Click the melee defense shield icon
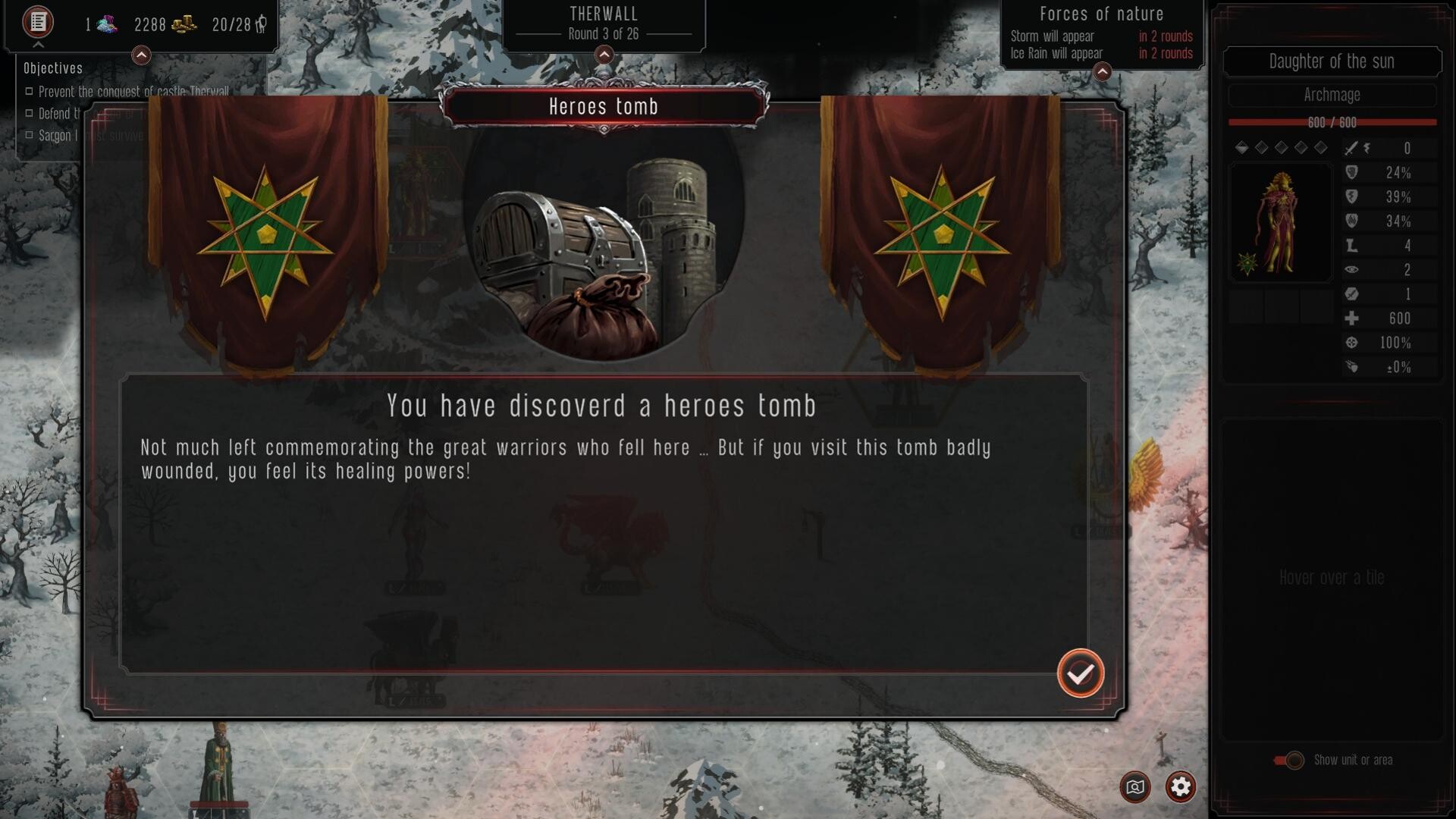Viewport: 1456px width, 819px height. pyautogui.click(x=1354, y=174)
